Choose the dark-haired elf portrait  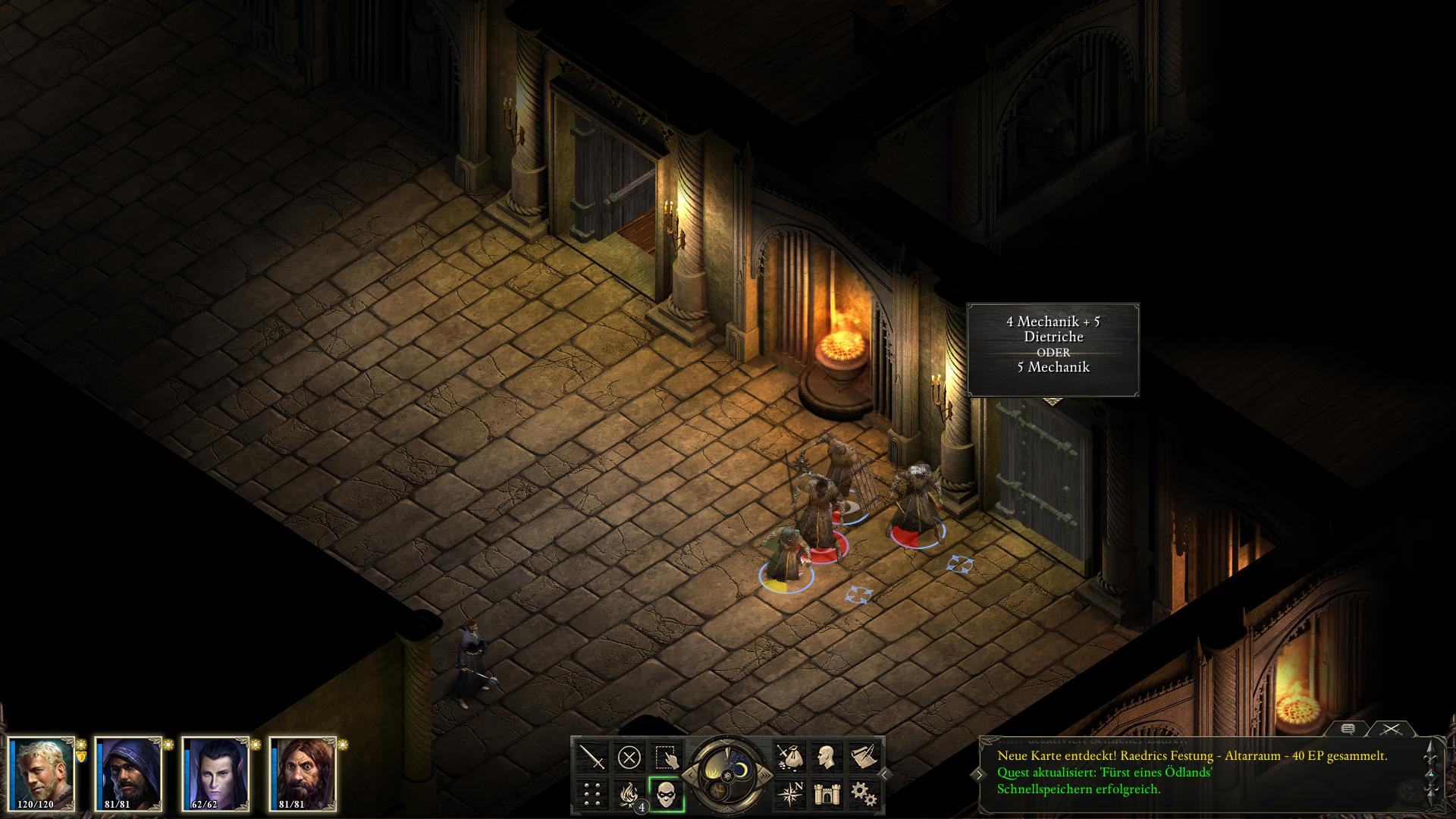(x=215, y=773)
